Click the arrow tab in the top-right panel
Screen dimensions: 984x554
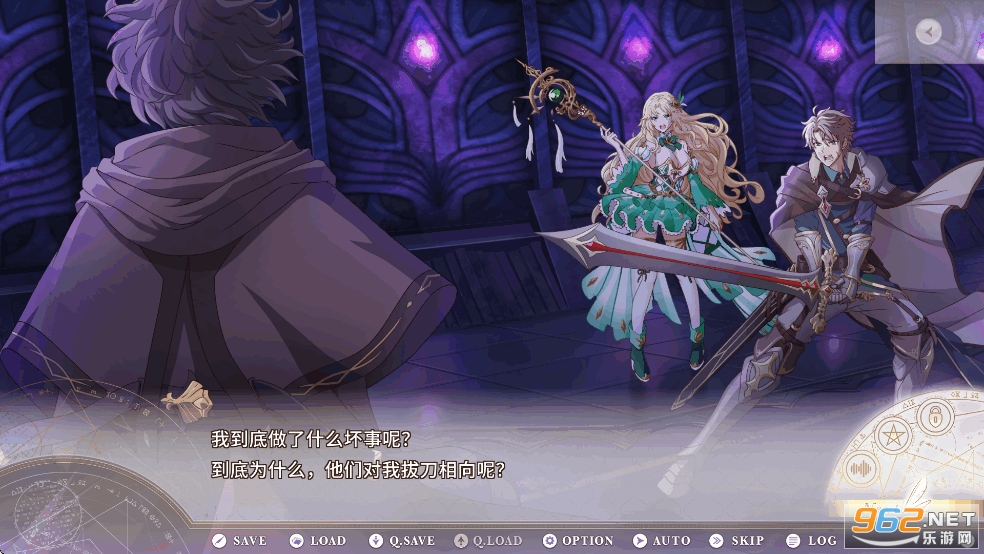(x=929, y=32)
